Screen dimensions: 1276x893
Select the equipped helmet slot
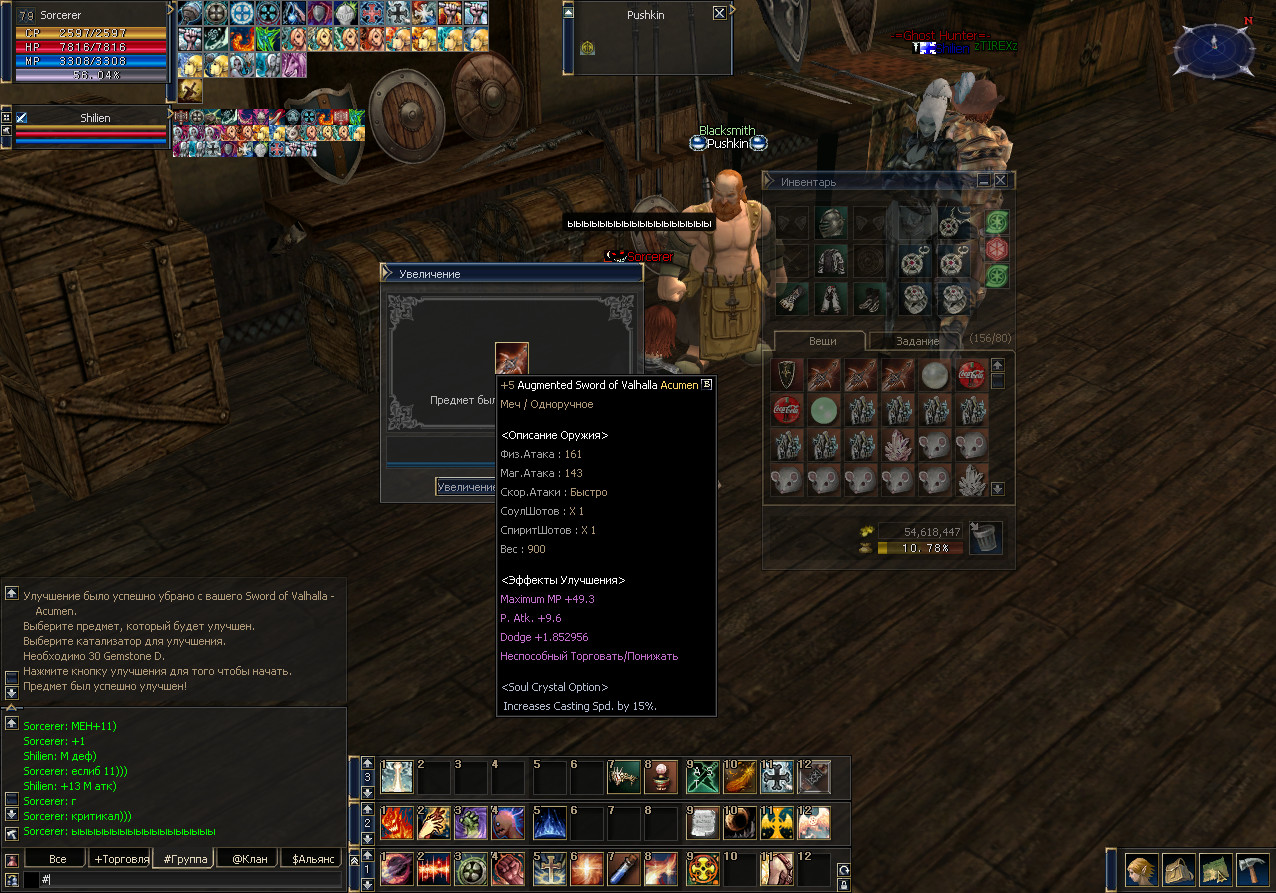pyautogui.click(x=832, y=223)
